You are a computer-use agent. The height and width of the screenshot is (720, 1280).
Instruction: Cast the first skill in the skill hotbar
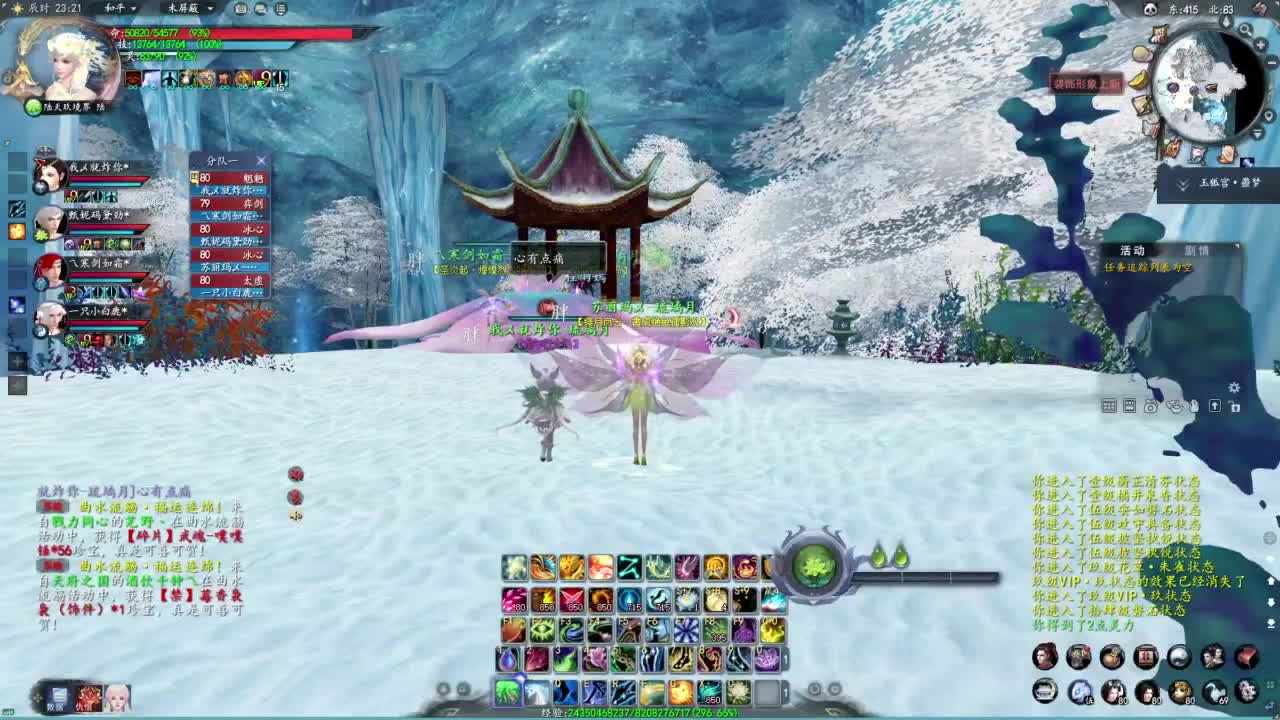coord(513,567)
